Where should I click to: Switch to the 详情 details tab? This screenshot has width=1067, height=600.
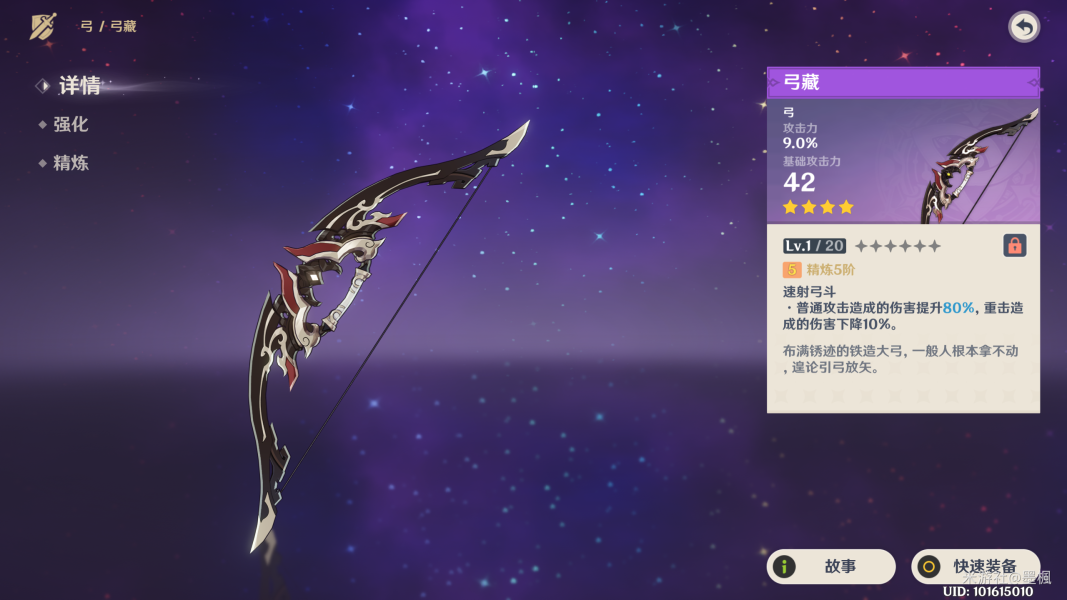(x=78, y=86)
